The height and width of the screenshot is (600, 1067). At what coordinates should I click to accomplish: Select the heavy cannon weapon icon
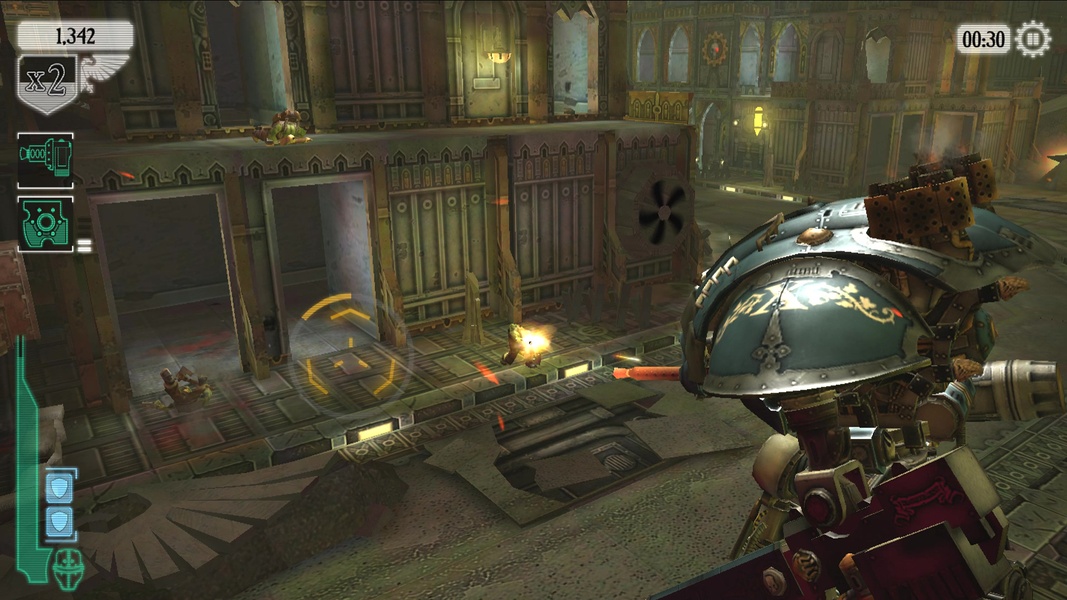(45, 159)
